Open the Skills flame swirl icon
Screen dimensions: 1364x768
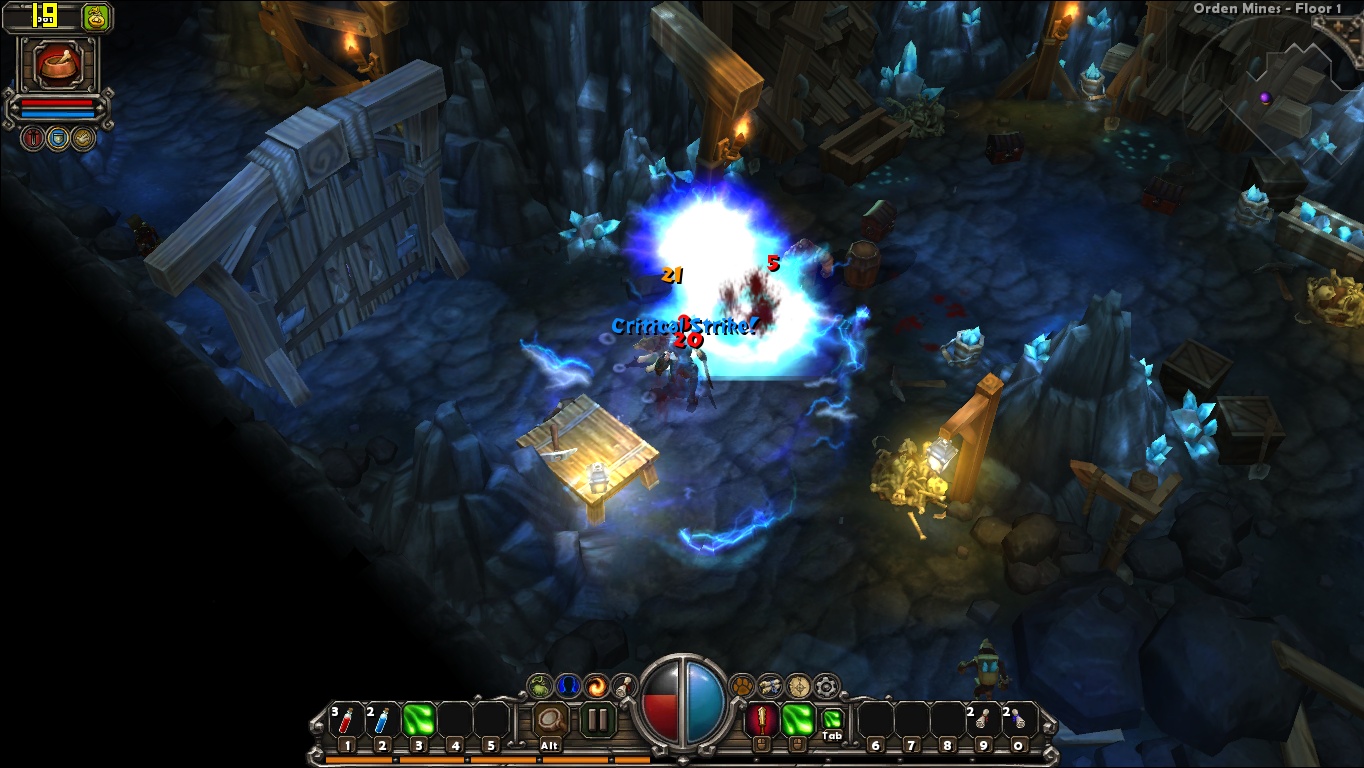tap(597, 685)
